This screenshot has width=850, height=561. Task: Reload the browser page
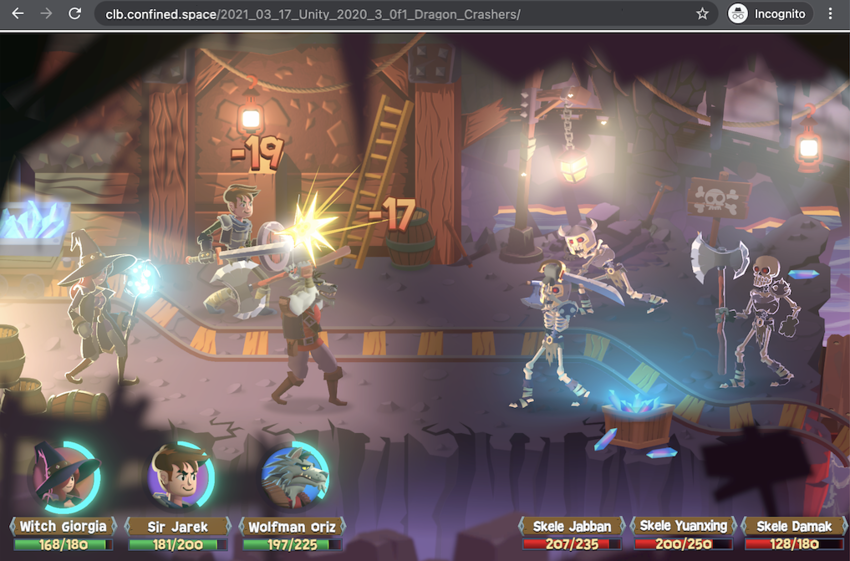pyautogui.click(x=74, y=14)
